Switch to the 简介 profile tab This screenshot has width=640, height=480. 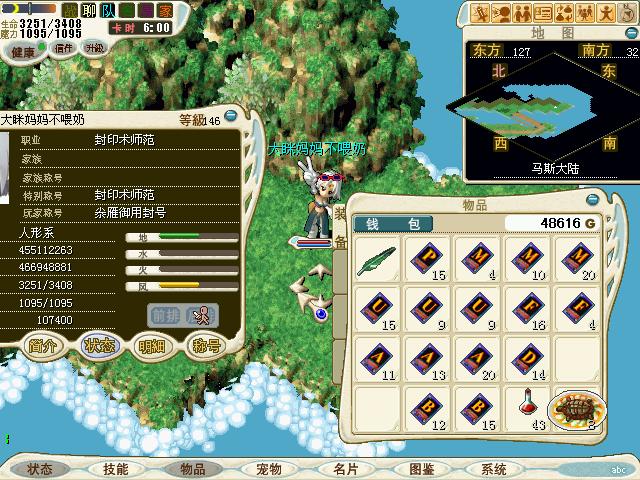43,345
